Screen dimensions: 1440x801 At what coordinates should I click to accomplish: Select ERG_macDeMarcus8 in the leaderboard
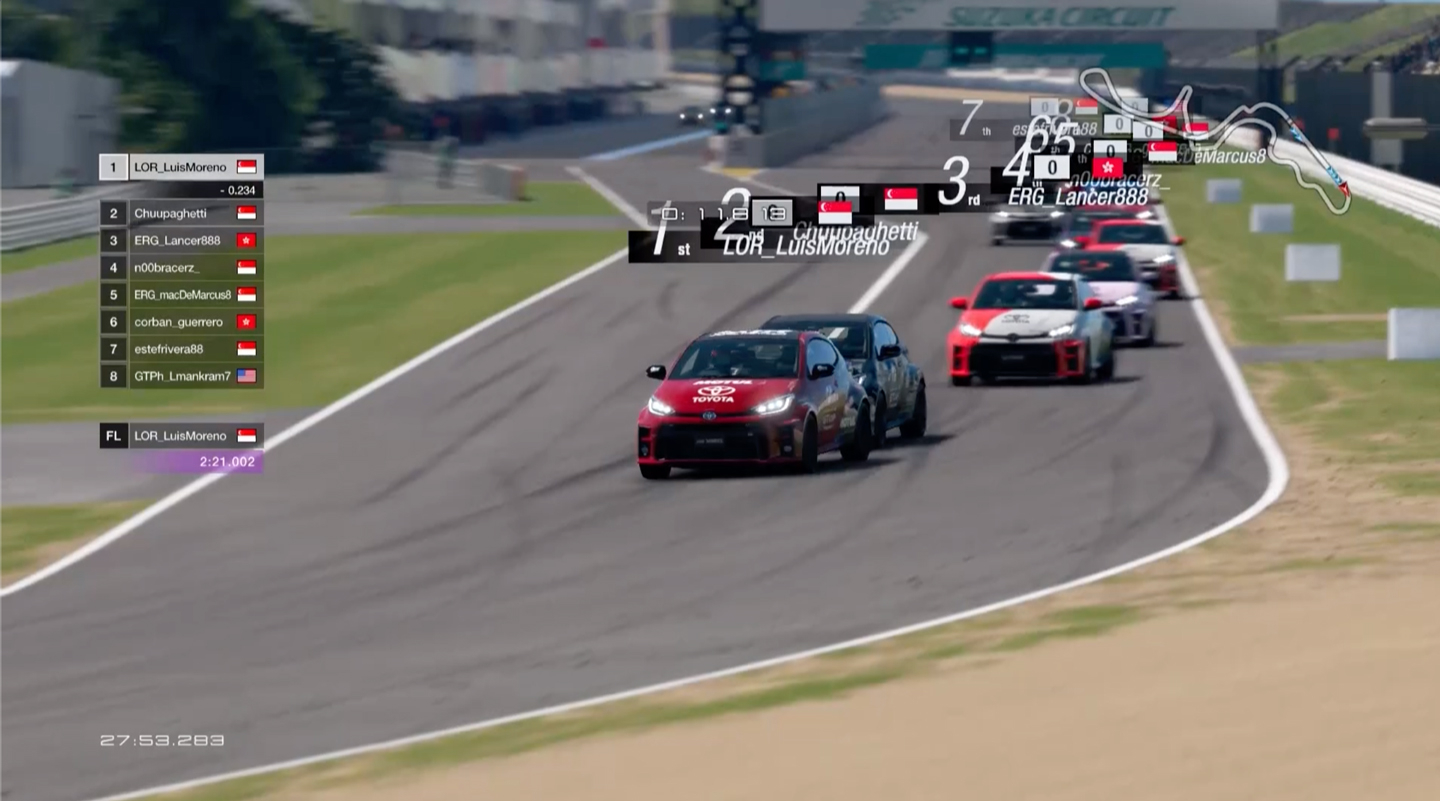181,295
